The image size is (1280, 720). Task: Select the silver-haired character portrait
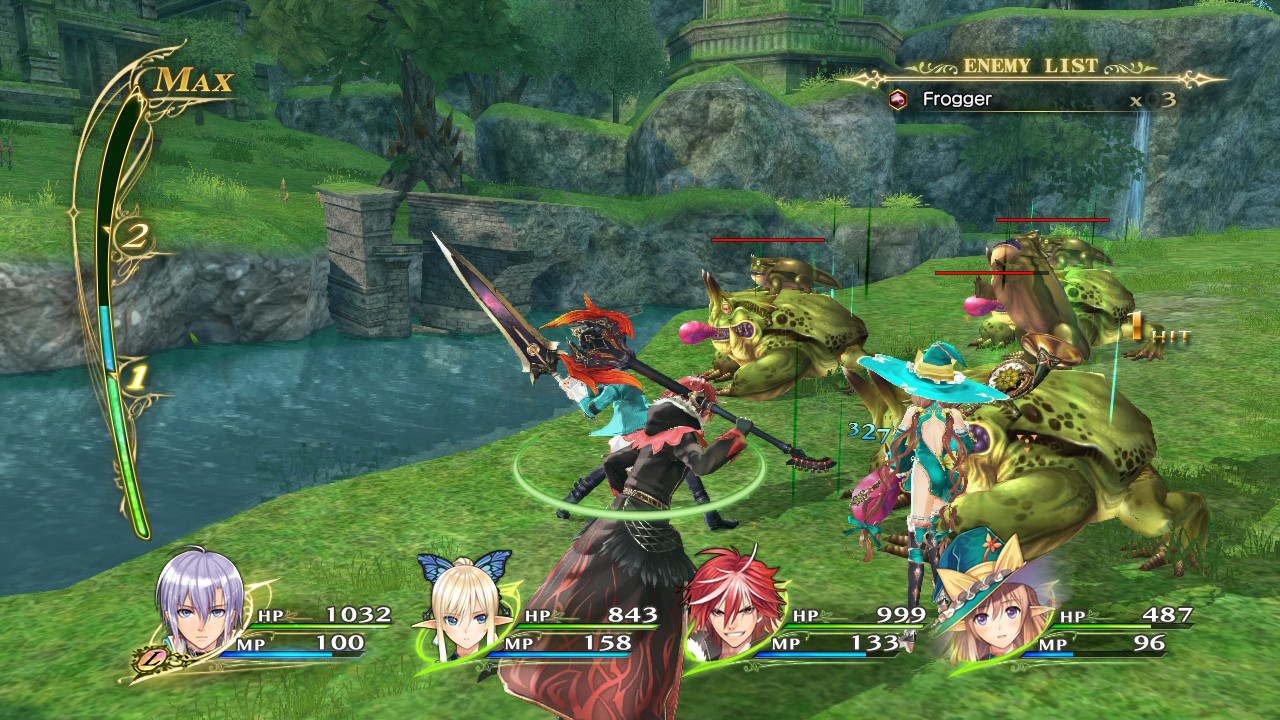pyautogui.click(x=200, y=605)
